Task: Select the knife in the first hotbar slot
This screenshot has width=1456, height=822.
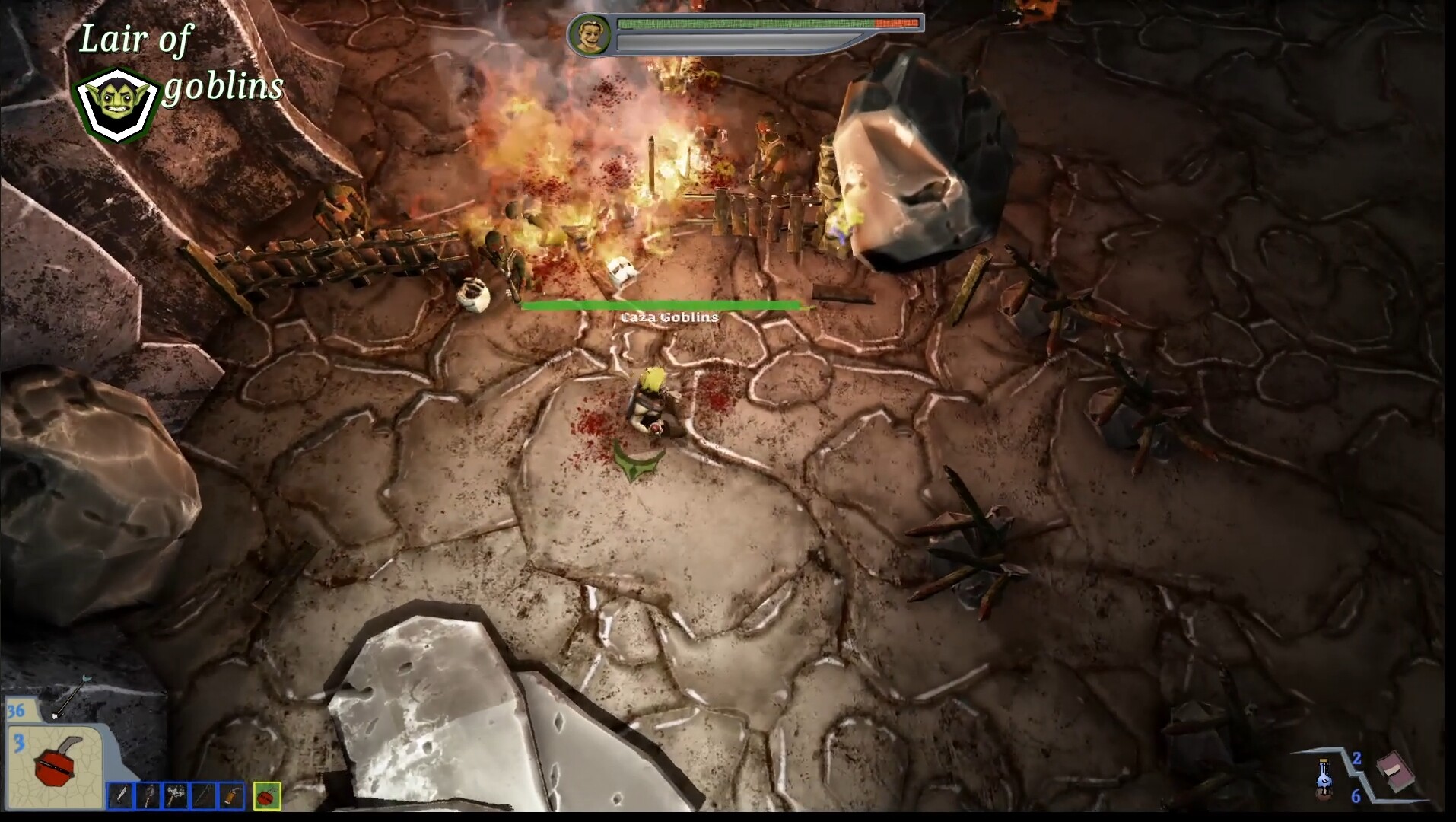Action: pos(119,798)
